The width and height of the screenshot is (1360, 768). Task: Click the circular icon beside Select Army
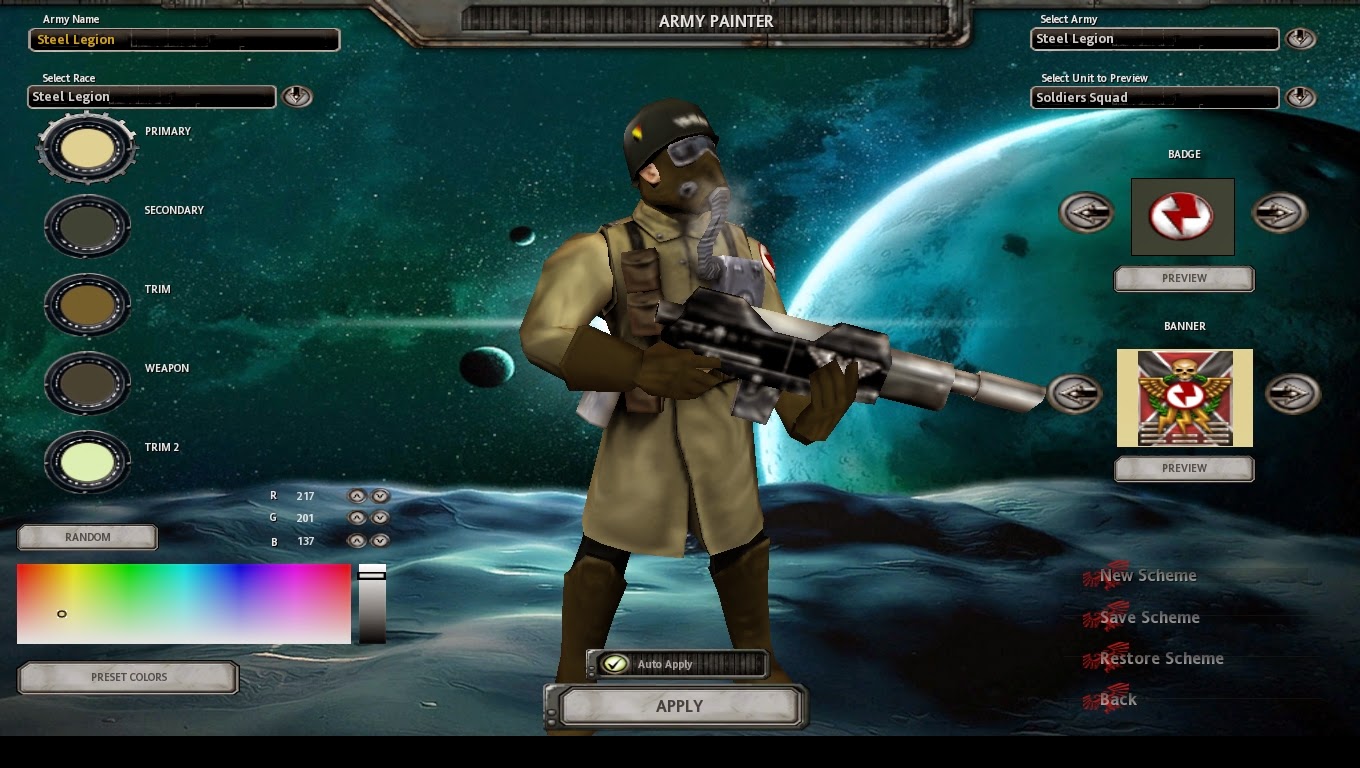pyautogui.click(x=1302, y=38)
